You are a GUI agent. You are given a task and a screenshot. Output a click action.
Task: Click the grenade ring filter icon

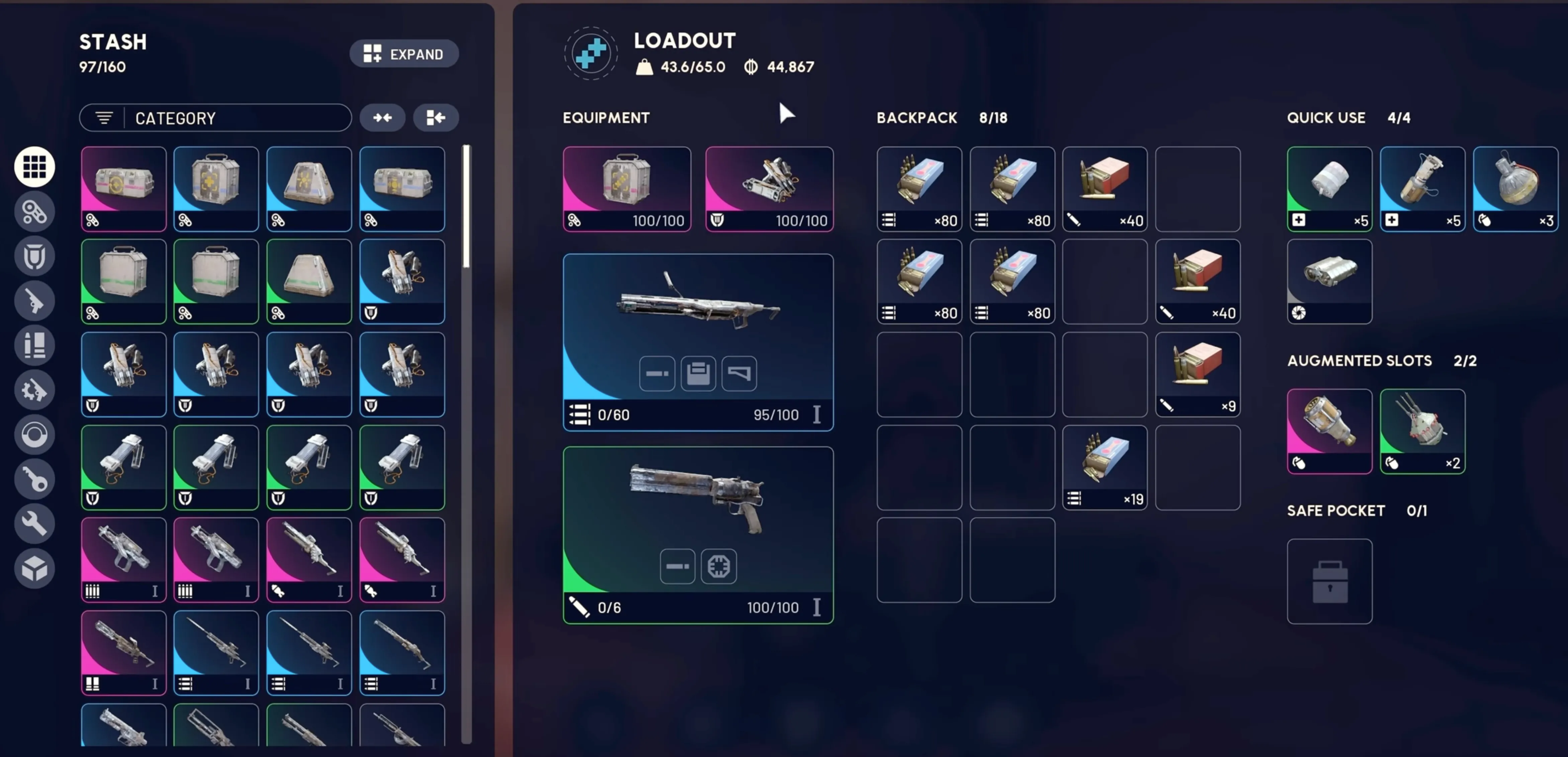[x=35, y=434]
